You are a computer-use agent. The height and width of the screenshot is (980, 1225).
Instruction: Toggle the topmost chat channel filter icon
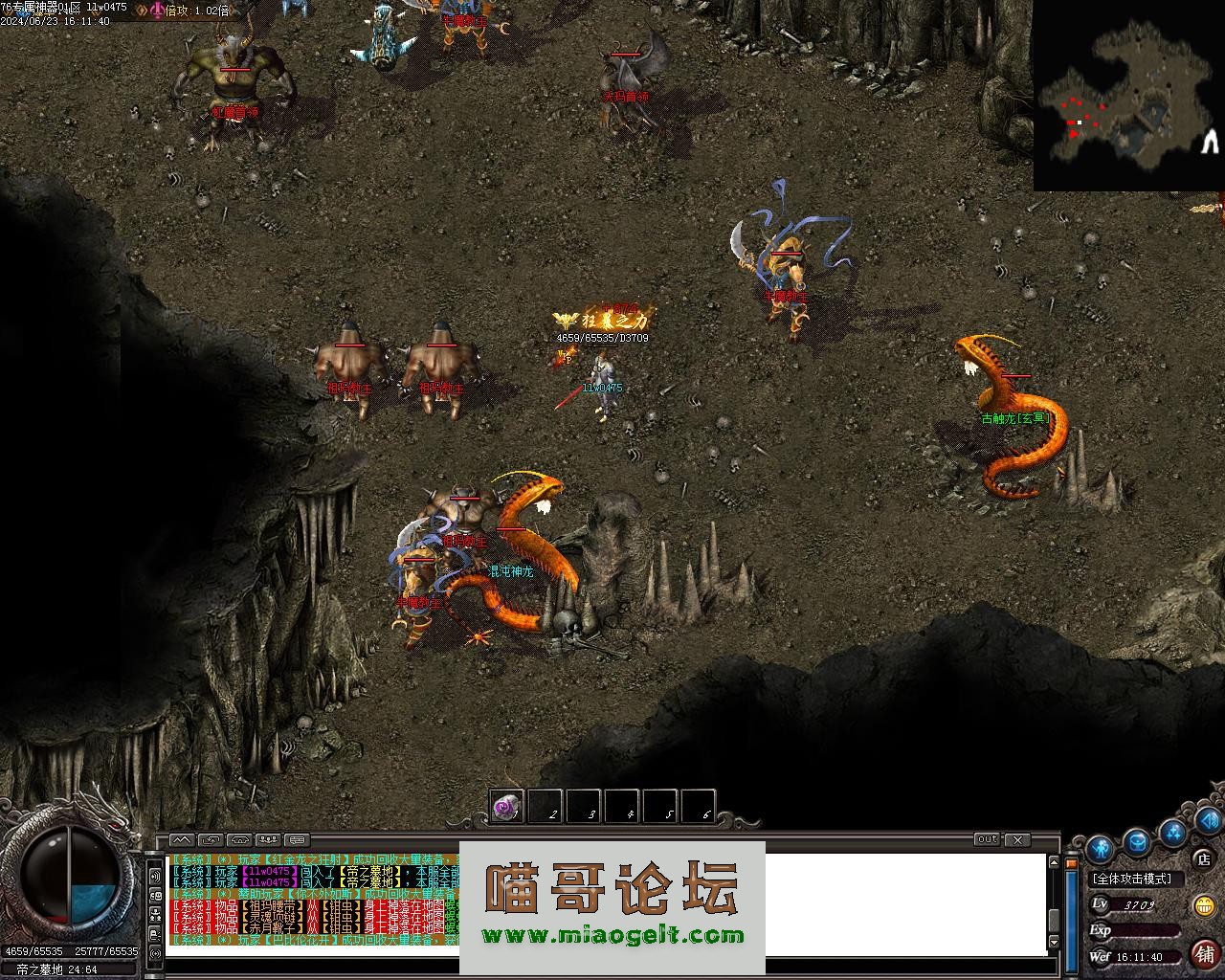click(x=155, y=873)
